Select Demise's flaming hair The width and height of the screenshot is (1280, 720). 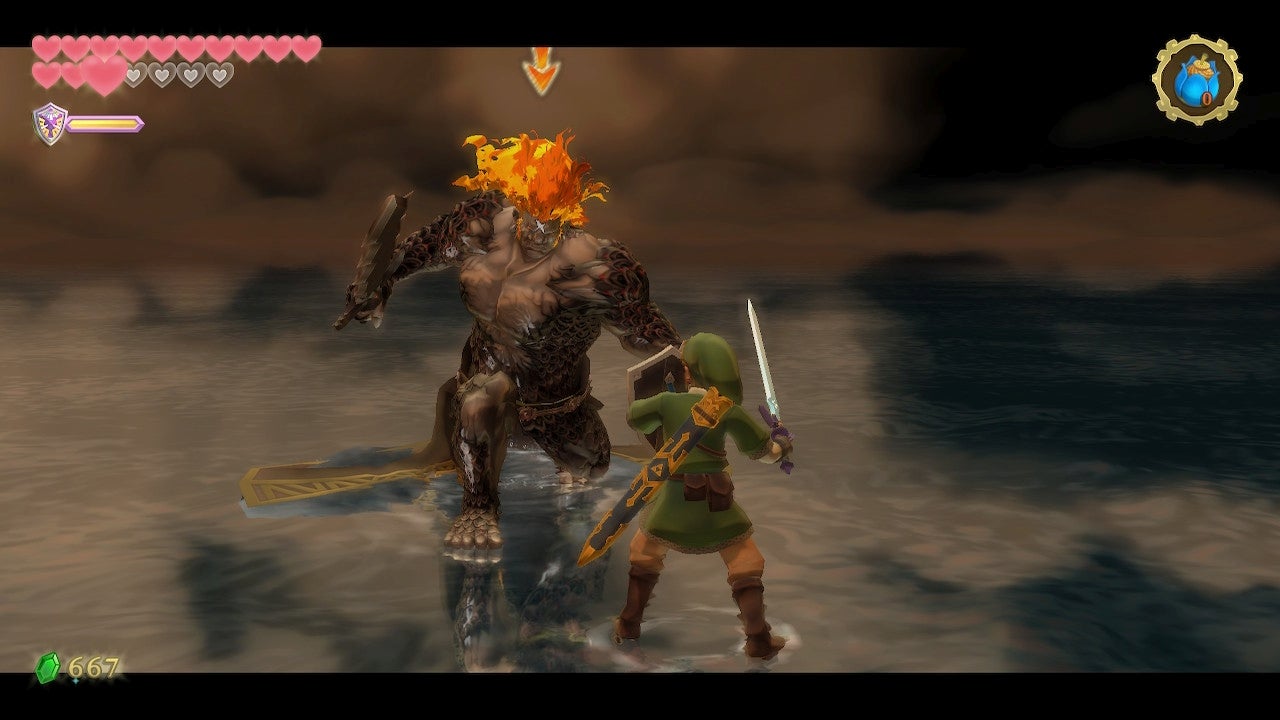pyautogui.click(x=530, y=165)
